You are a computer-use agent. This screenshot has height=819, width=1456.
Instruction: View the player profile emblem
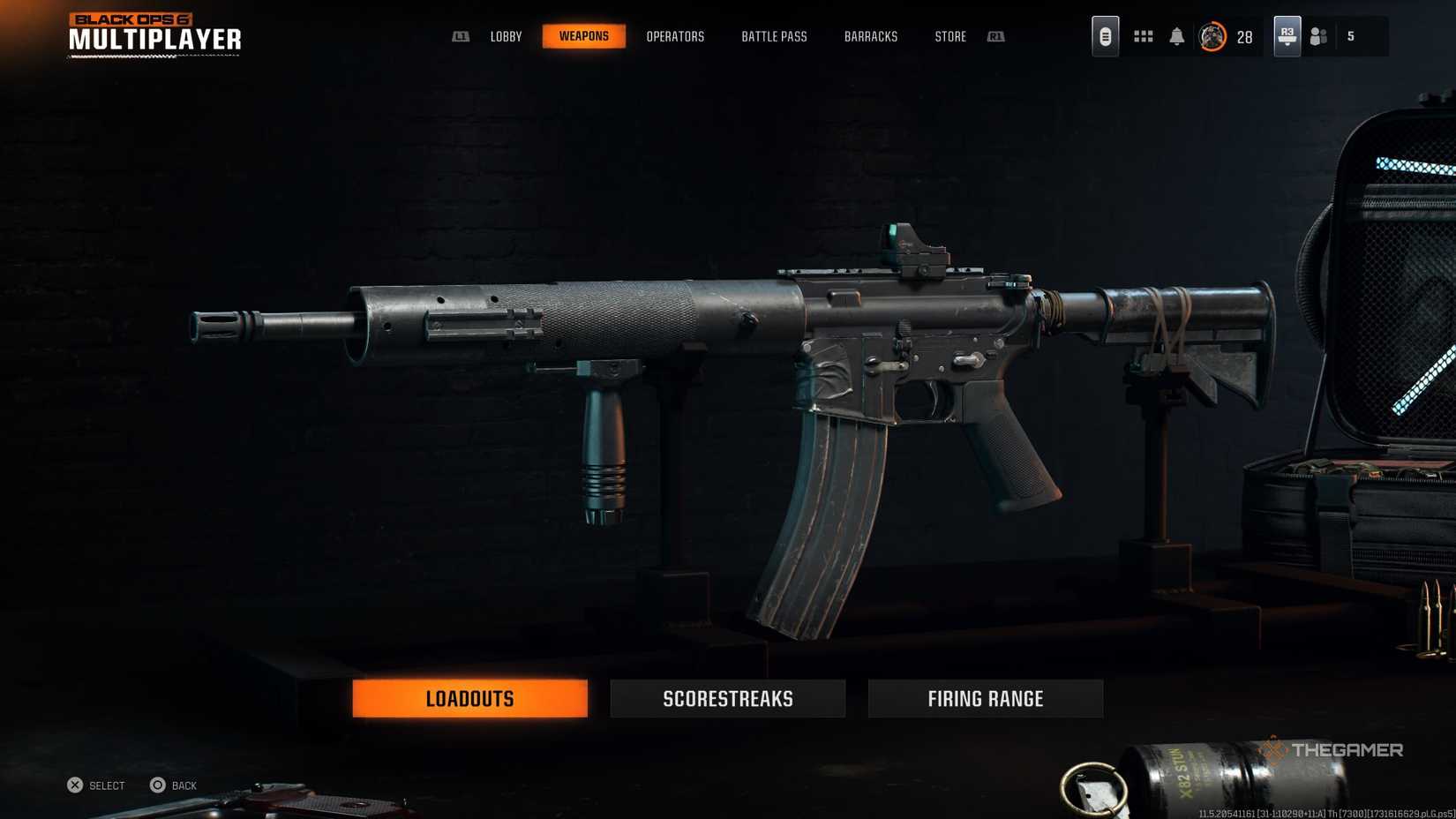point(1212,37)
